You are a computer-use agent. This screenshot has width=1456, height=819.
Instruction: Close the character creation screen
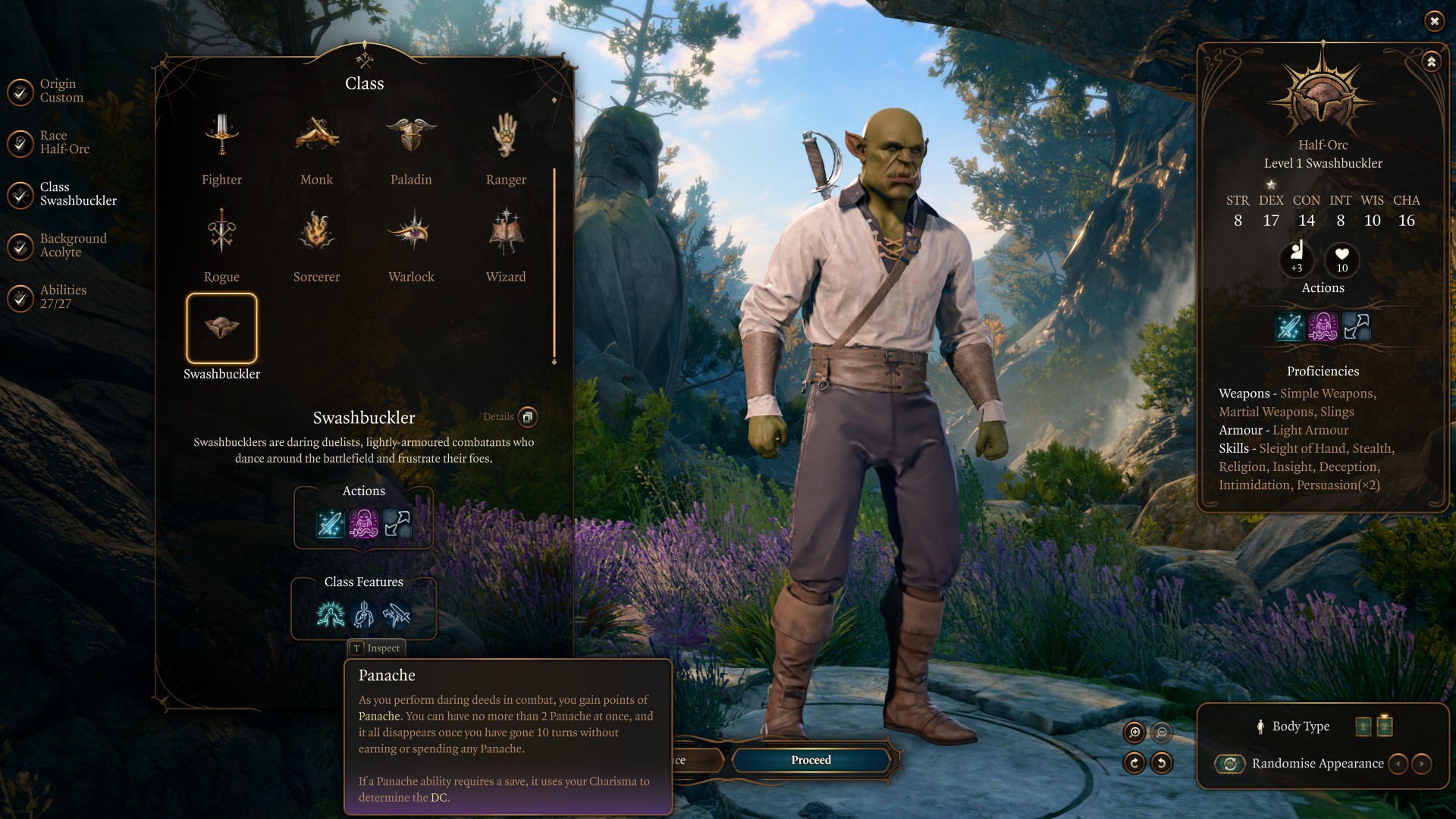(1434, 21)
